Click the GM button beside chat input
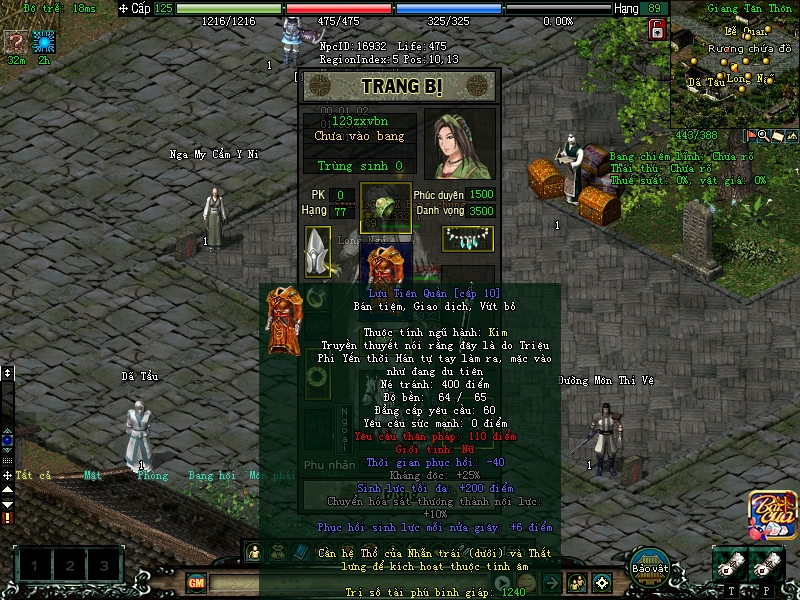This screenshot has width=800, height=600. pyautogui.click(x=197, y=582)
